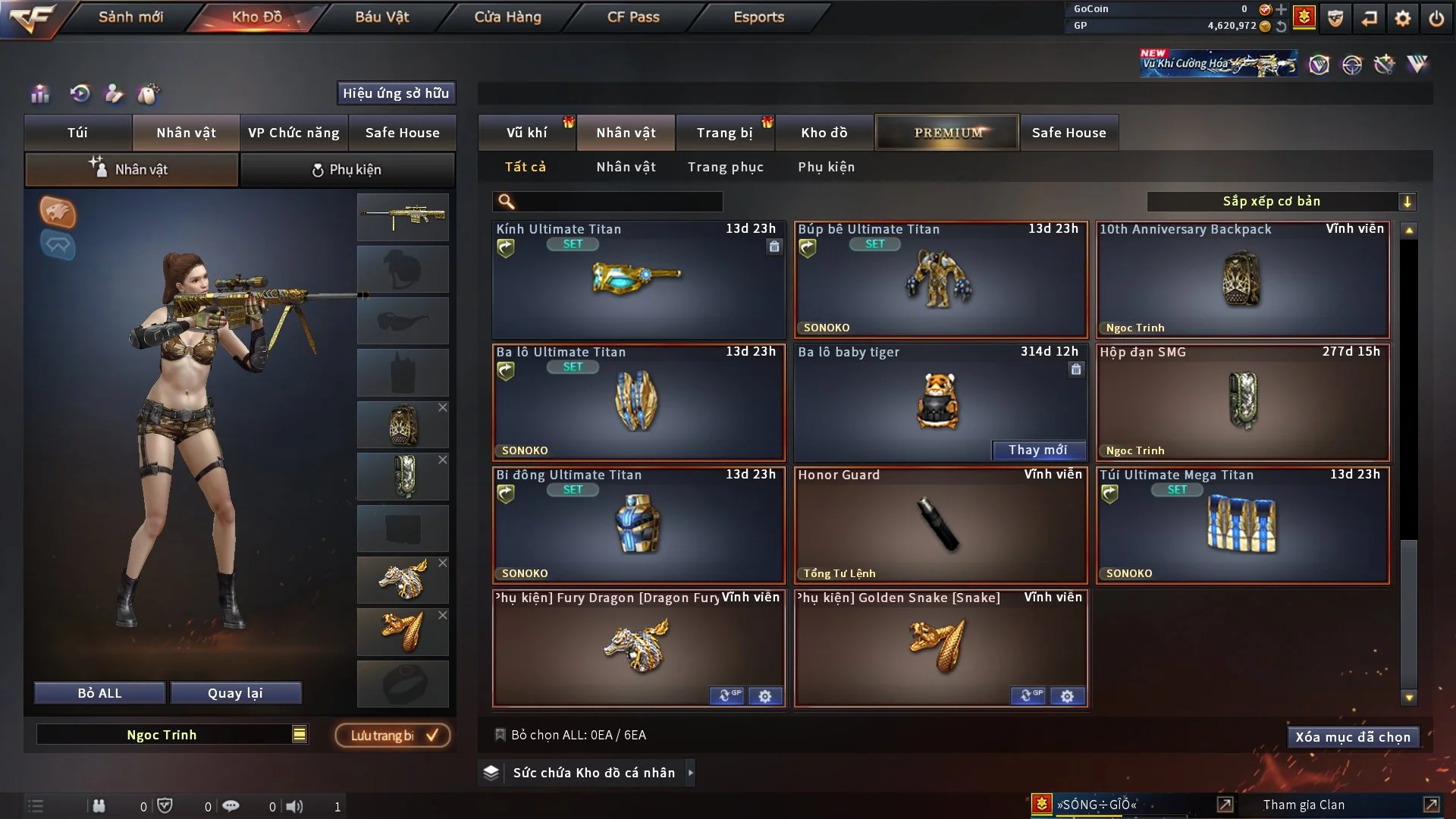
Task: Click the Hiệu ứng sở hữu button
Action: (x=396, y=93)
